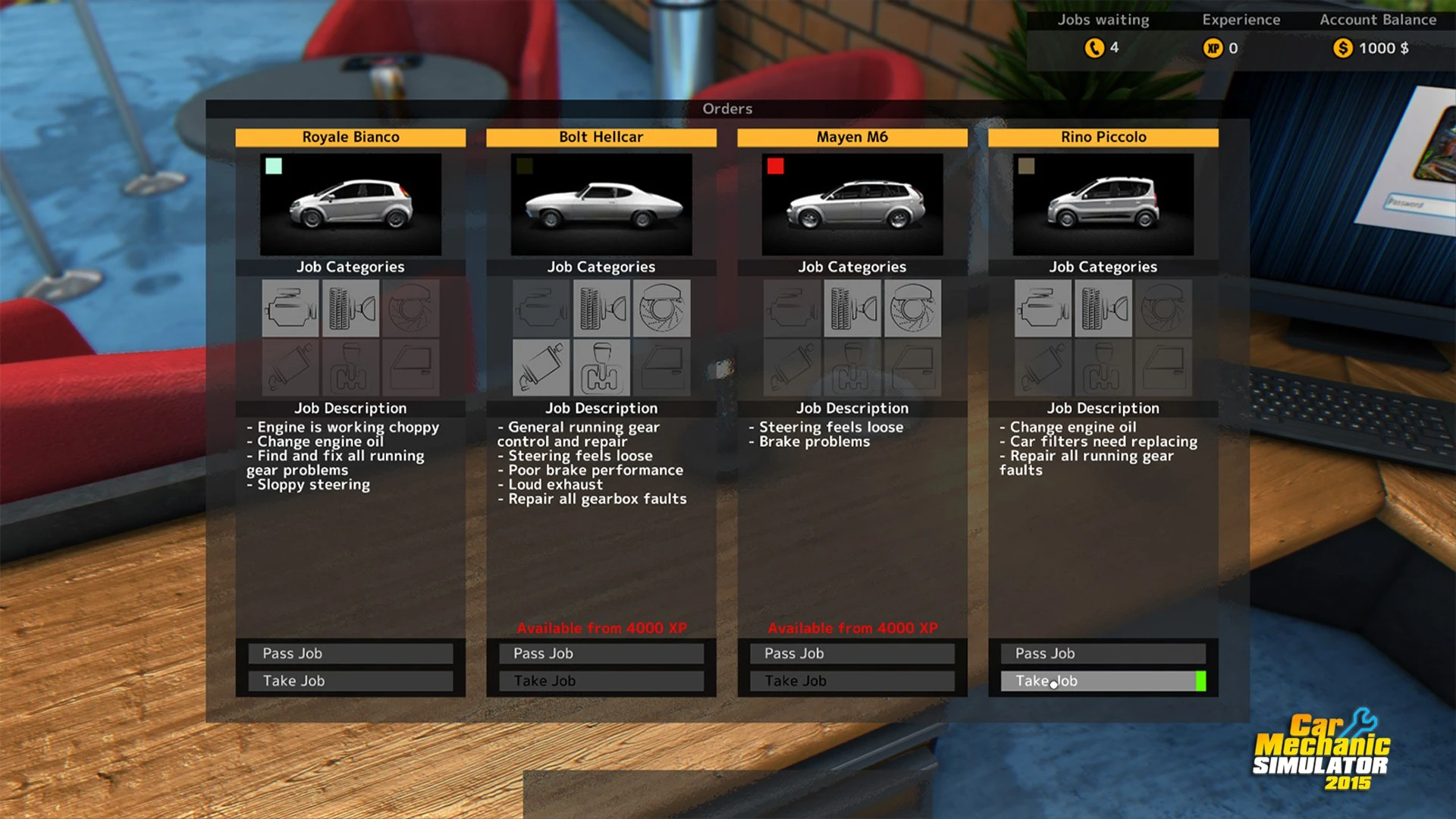Click Bolt Hellcar's exhaust category icon
The image size is (1456, 819).
(x=541, y=368)
